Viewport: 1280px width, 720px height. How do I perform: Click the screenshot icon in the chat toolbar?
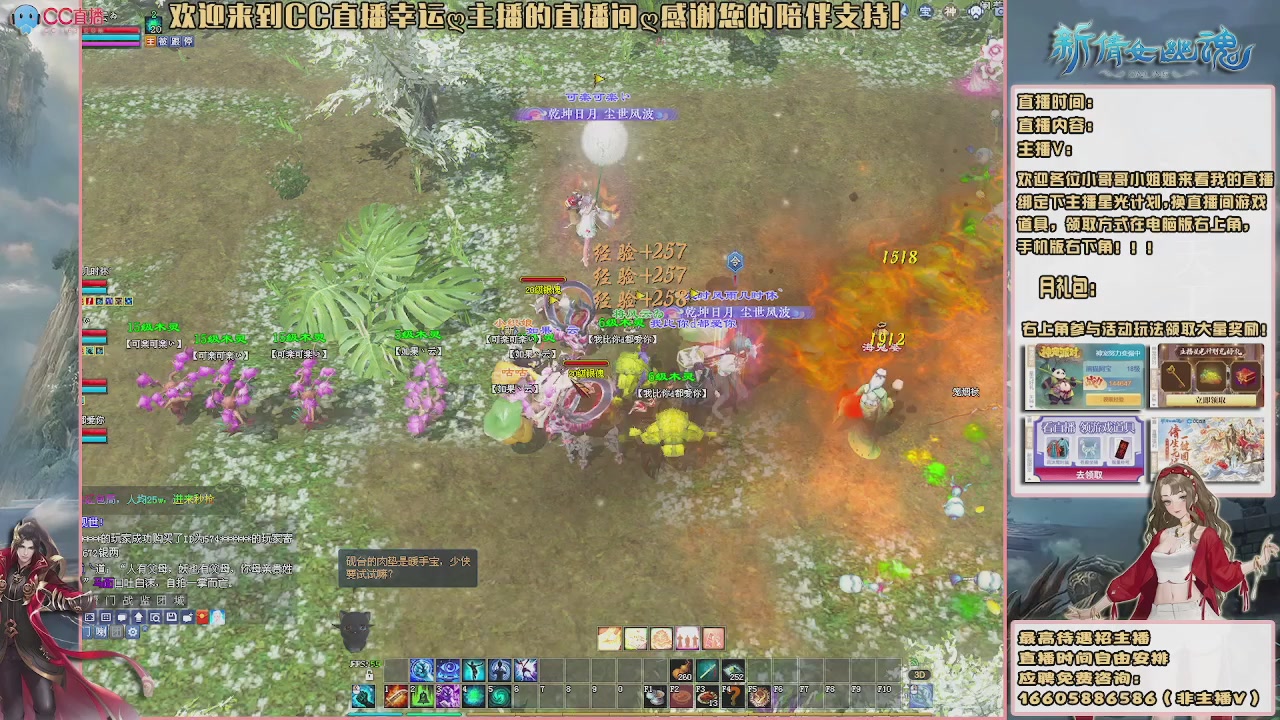pyautogui.click(x=90, y=617)
